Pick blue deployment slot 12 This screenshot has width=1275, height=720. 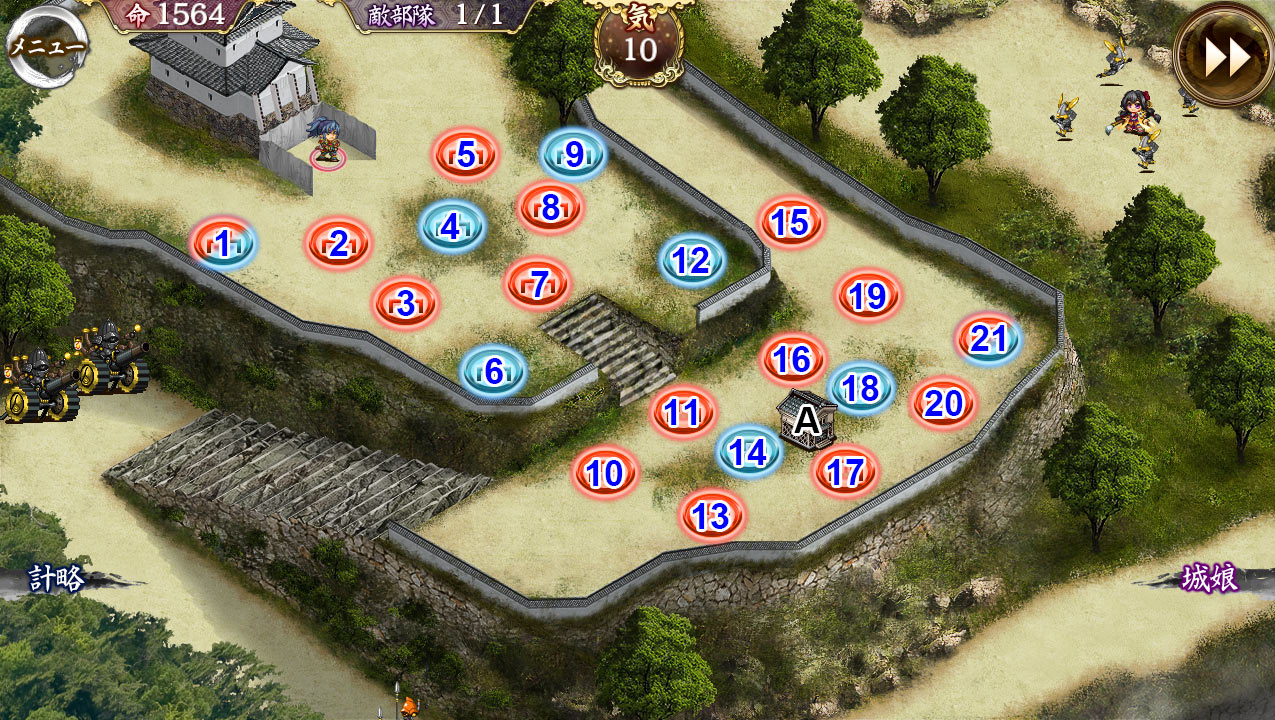pyautogui.click(x=691, y=261)
